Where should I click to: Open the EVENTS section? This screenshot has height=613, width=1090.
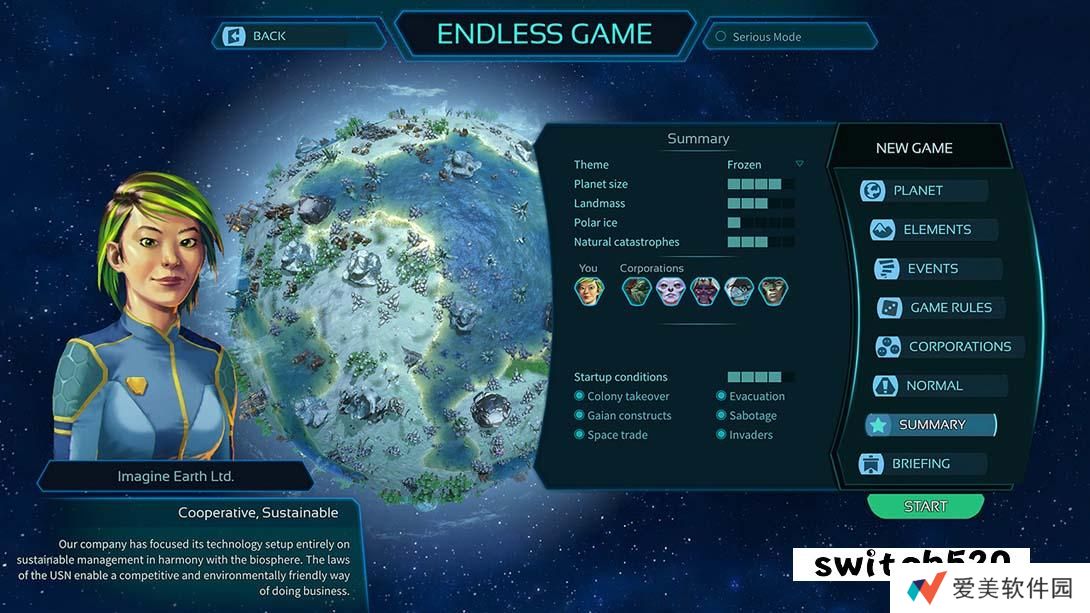point(932,268)
